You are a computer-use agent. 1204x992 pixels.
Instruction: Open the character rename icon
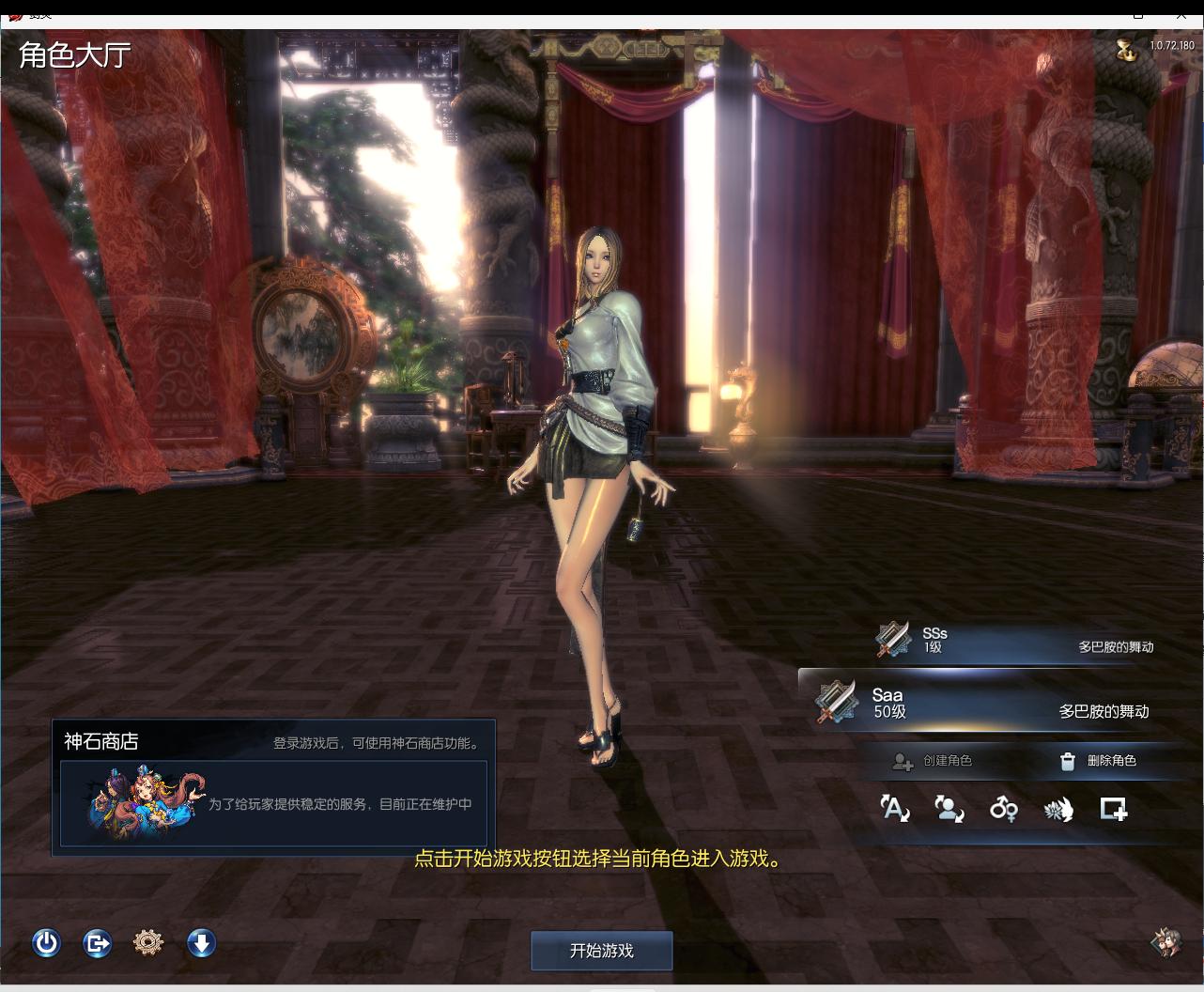pos(894,809)
